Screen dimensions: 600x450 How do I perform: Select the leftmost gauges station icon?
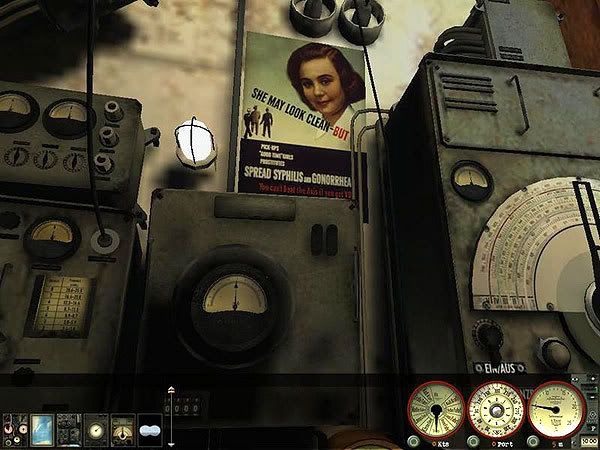[14, 428]
